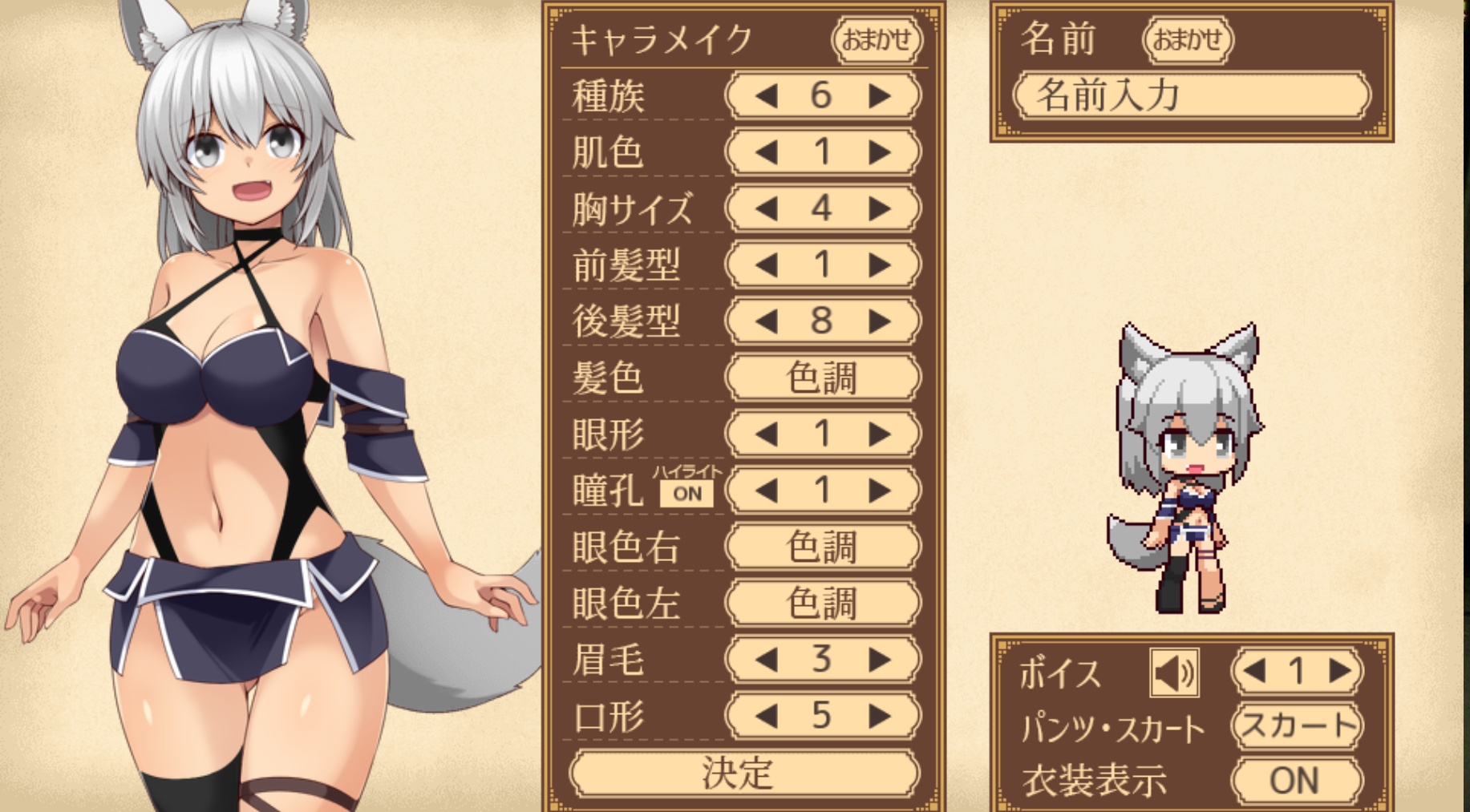Increase the 種族 race value

880,96
